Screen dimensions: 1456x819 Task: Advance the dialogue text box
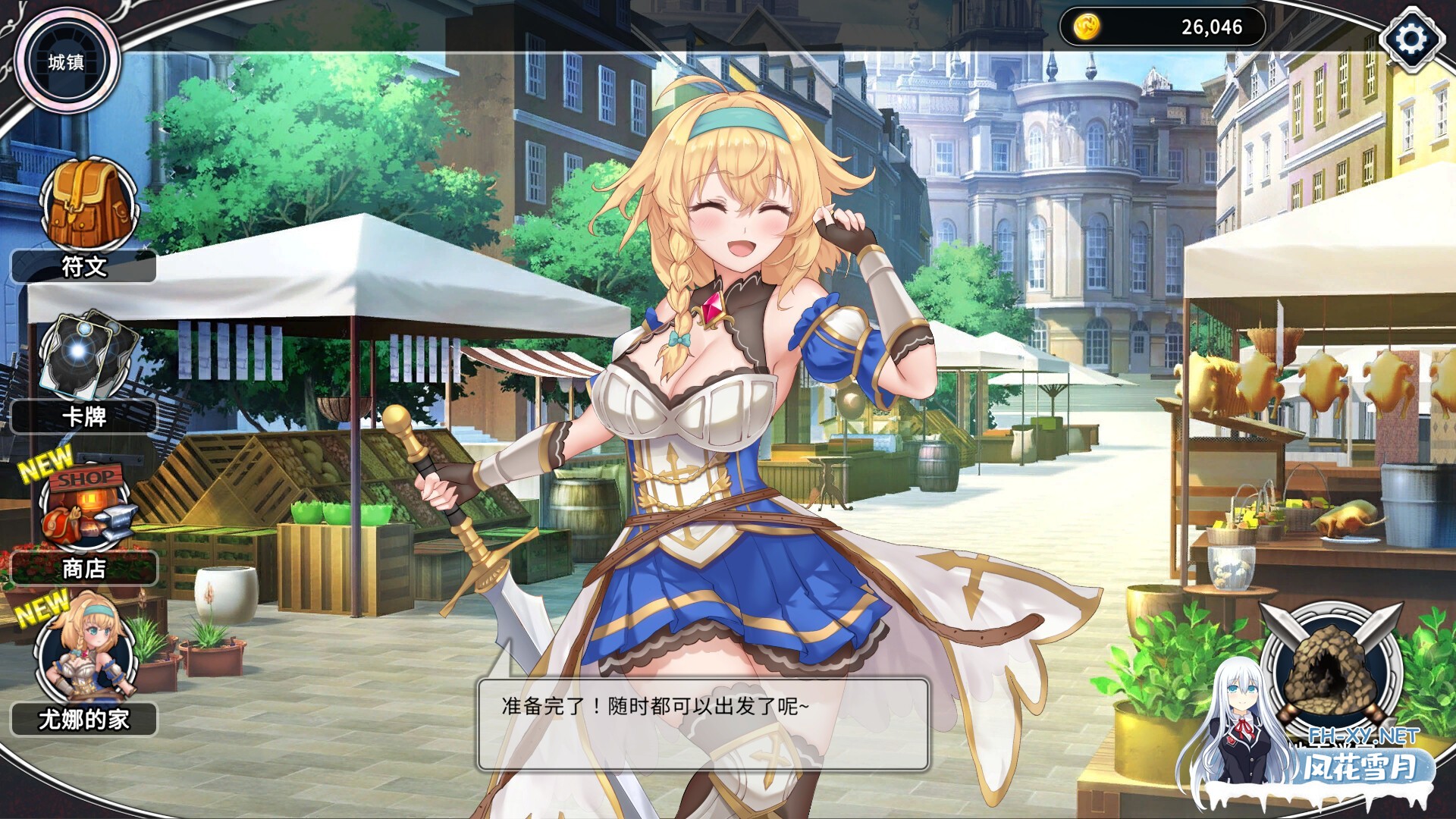point(703,724)
